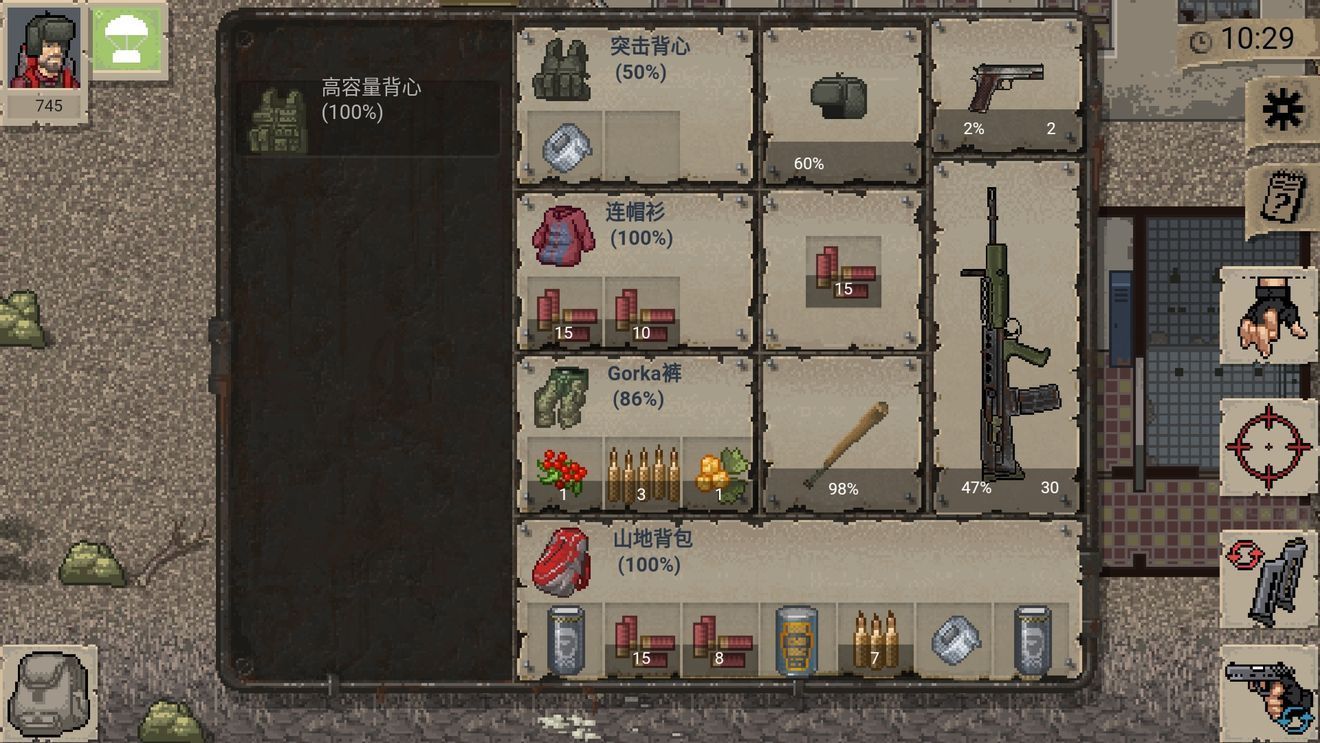
Task: Open the crafting menu icon
Action: [x=1283, y=110]
